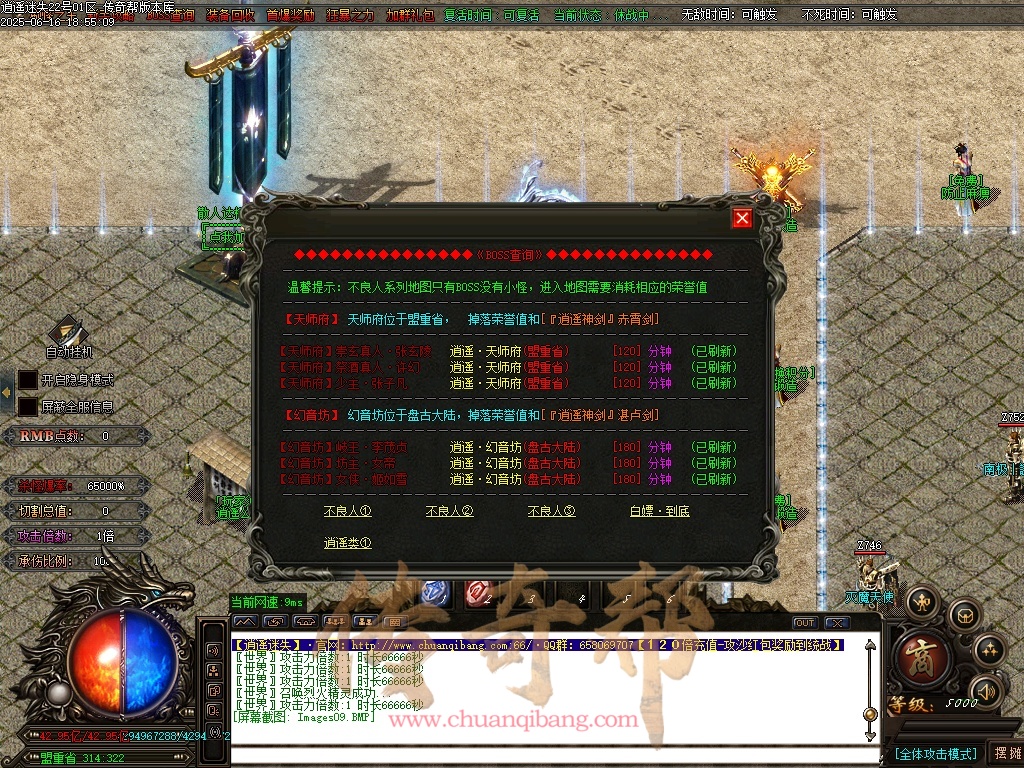This screenshot has width=1024, height=768.
Task: Select 狂暴之力 from the top bar
Action: click(x=350, y=15)
